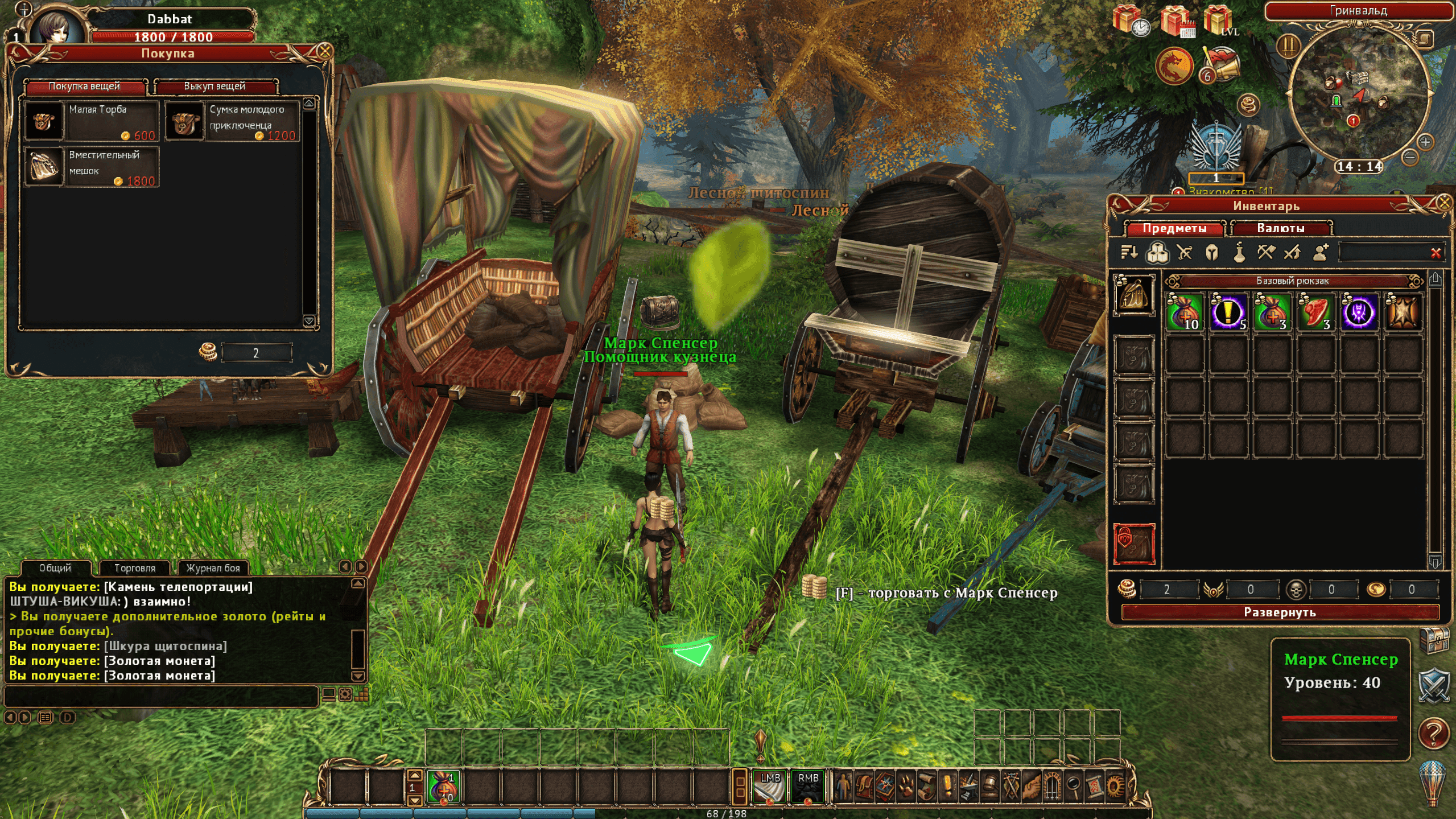Image resolution: width=1456 pixels, height=819 pixels.
Task: Click the Развернуть button
Action: [x=1280, y=612]
